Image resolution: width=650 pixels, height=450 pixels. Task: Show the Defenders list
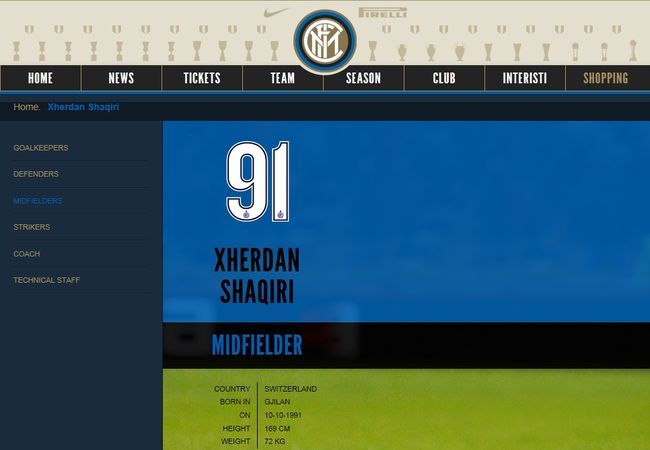click(36, 174)
